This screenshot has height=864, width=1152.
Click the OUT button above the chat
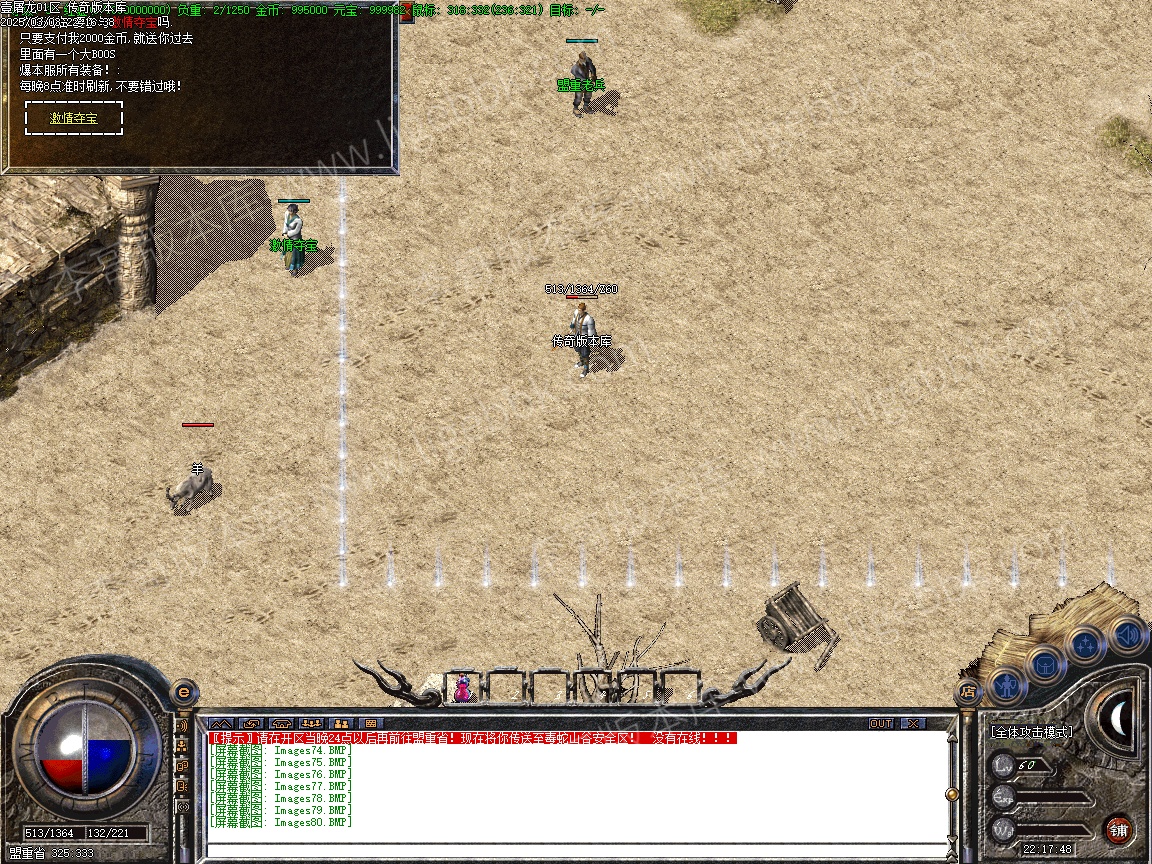click(880, 723)
